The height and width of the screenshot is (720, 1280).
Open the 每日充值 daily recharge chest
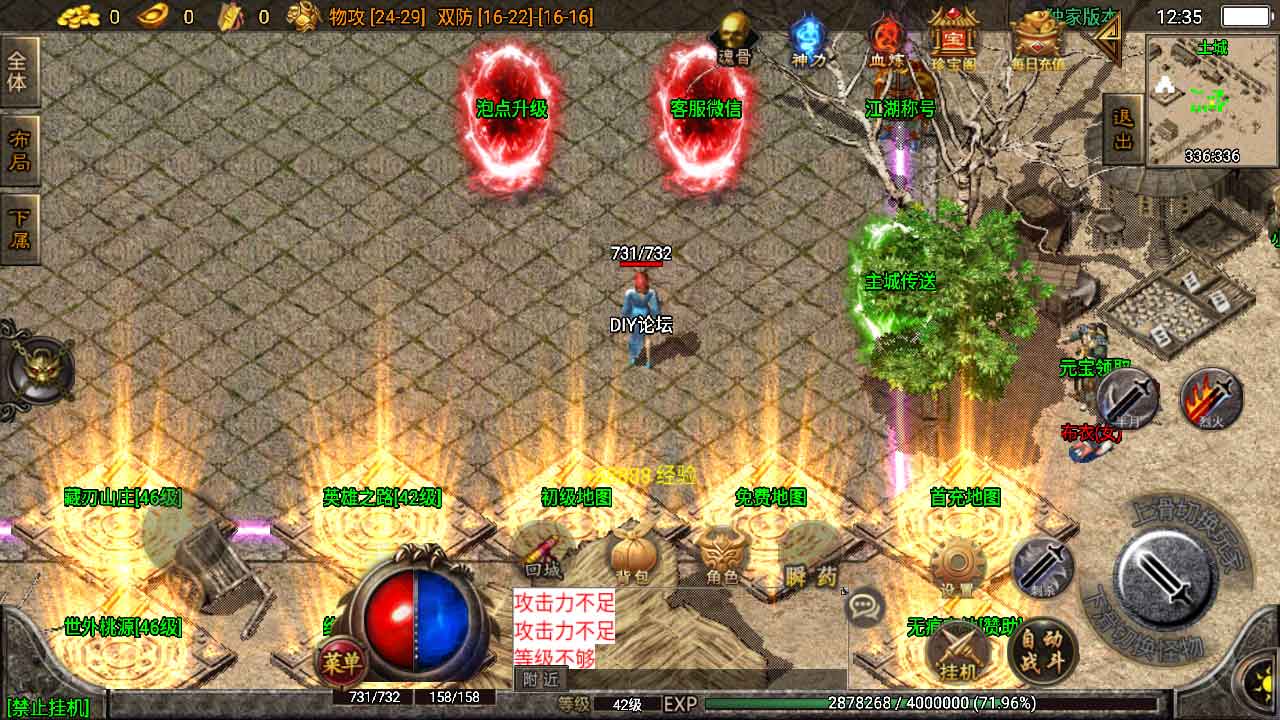pos(1037,40)
